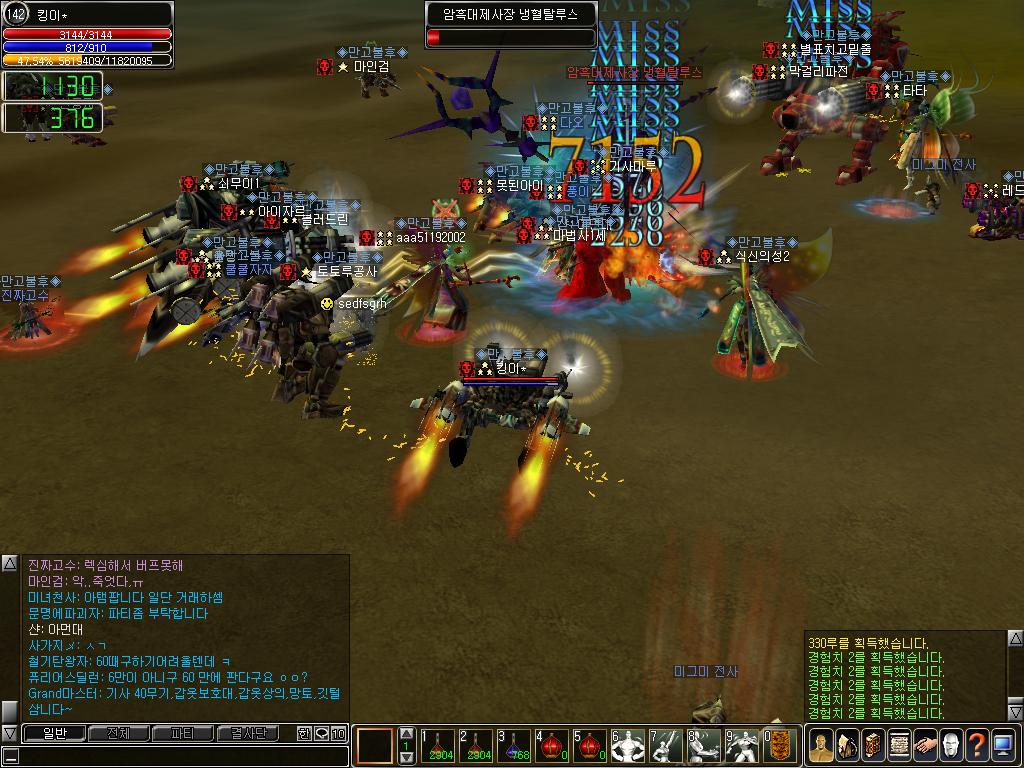Screen dimensions: 1024x768
Task: Use the blue potion in slot 3
Action: point(515,745)
